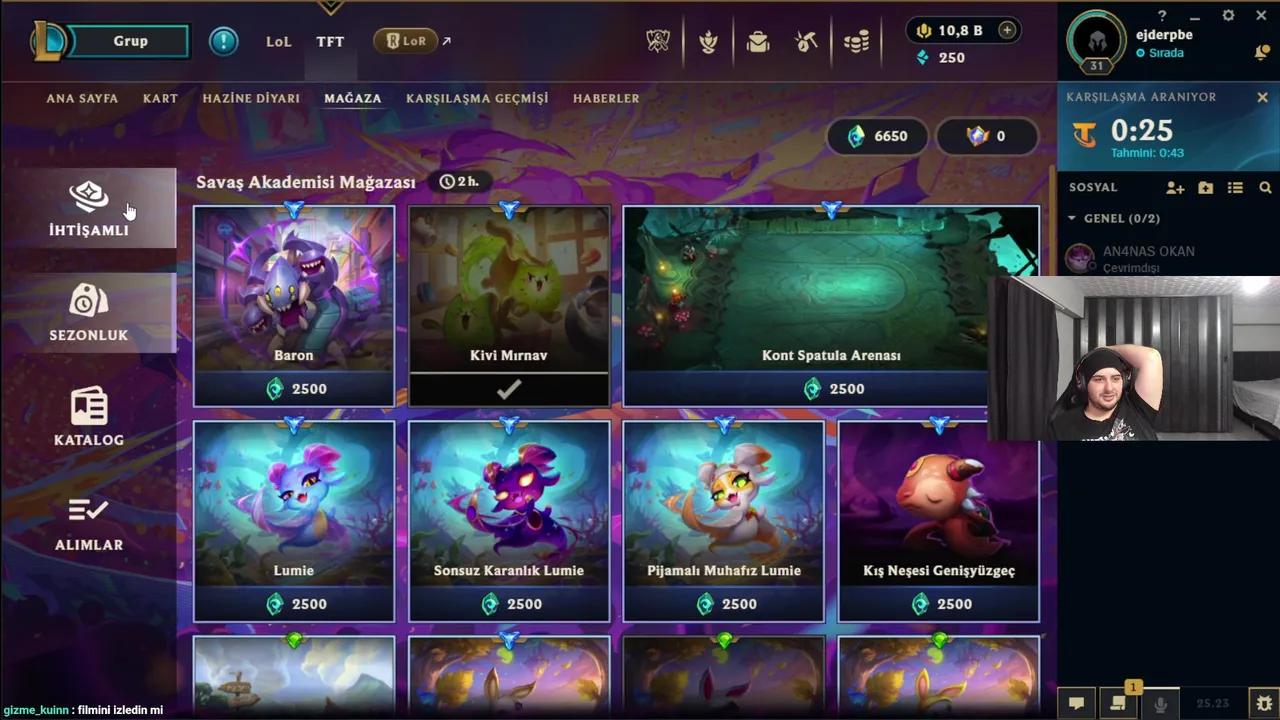Open the store coins icon
This screenshot has width=1280, height=720.
pos(856,41)
